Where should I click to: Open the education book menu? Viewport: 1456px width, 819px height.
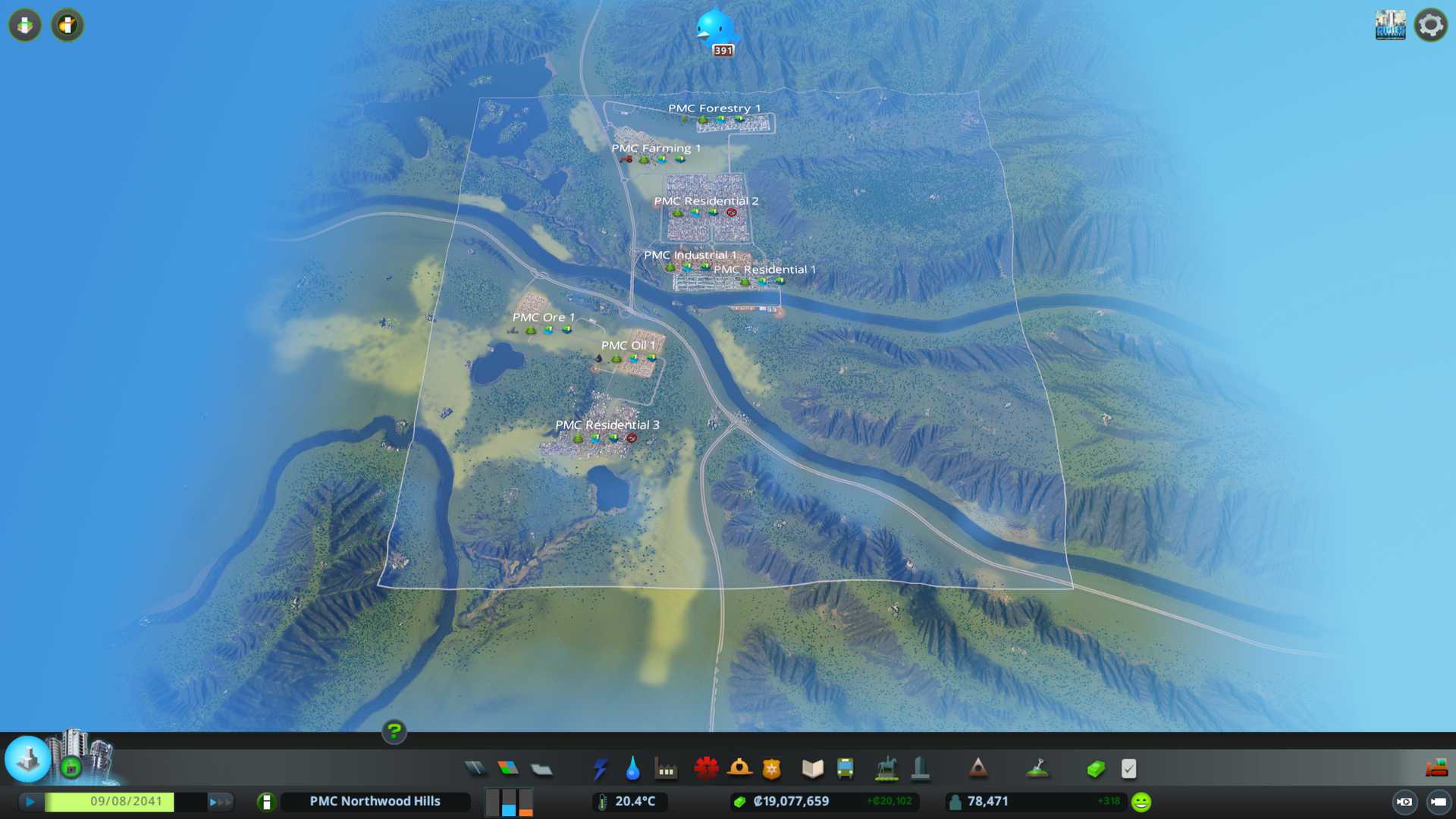coord(812,769)
